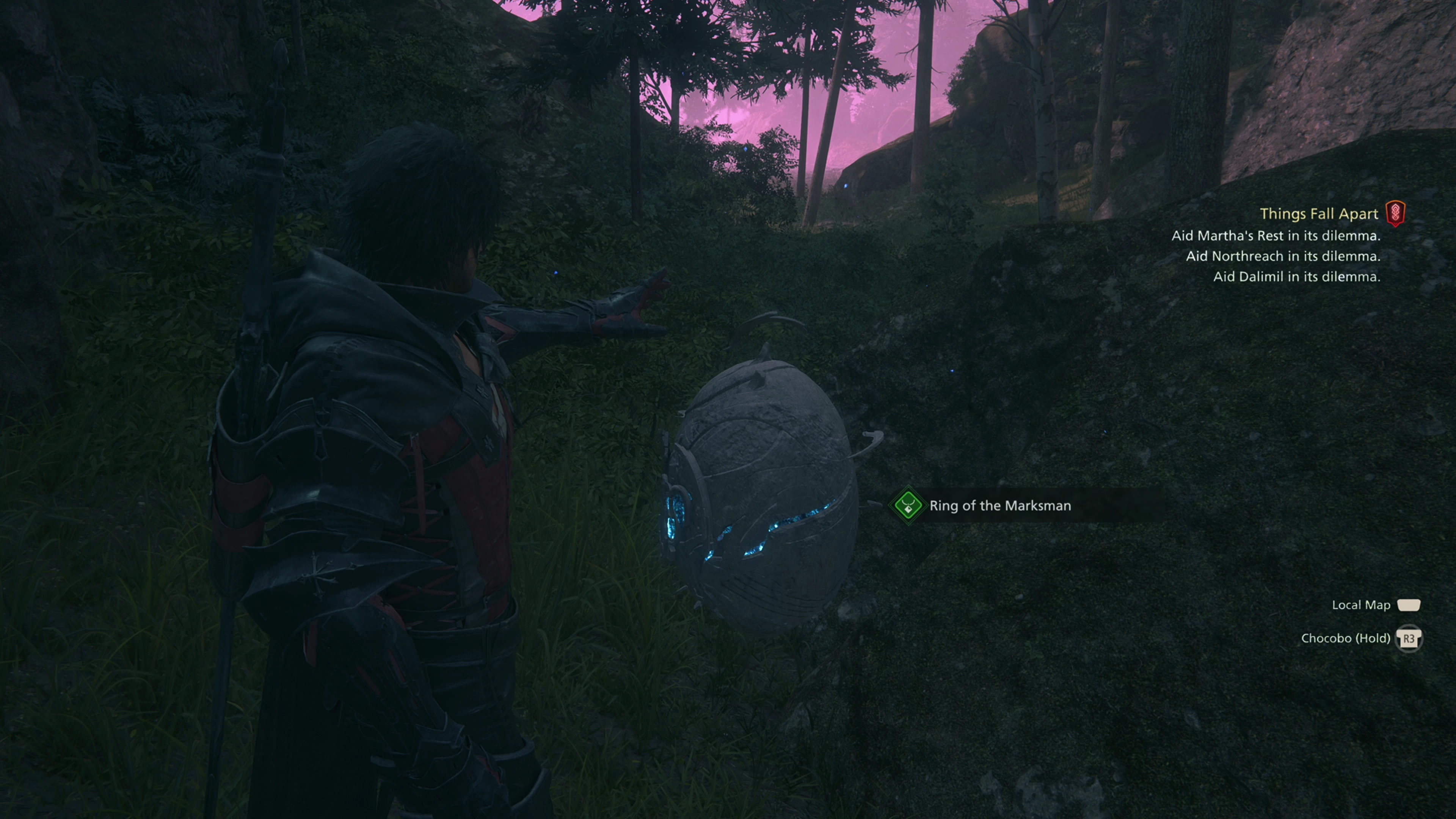Click the green accessory icon beside the ring name

point(908,505)
